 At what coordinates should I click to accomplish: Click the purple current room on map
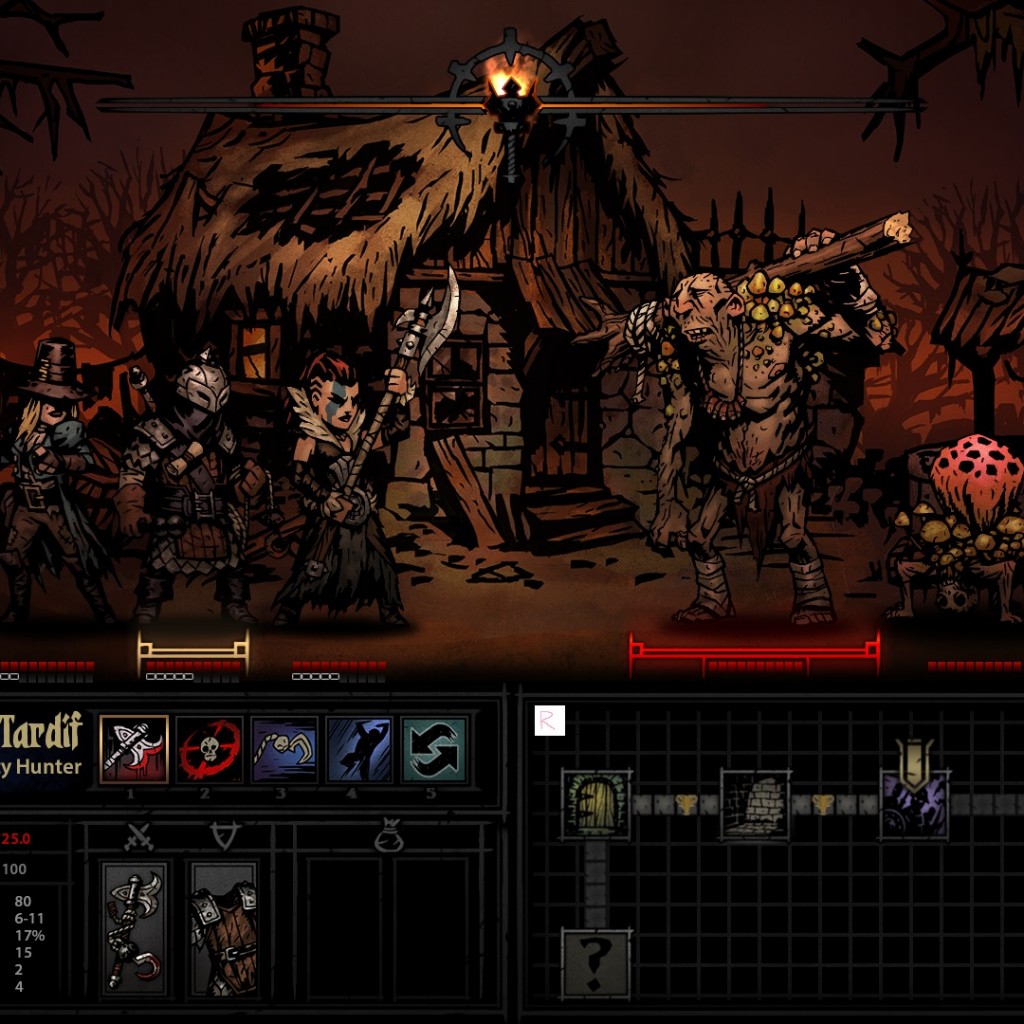[x=914, y=804]
